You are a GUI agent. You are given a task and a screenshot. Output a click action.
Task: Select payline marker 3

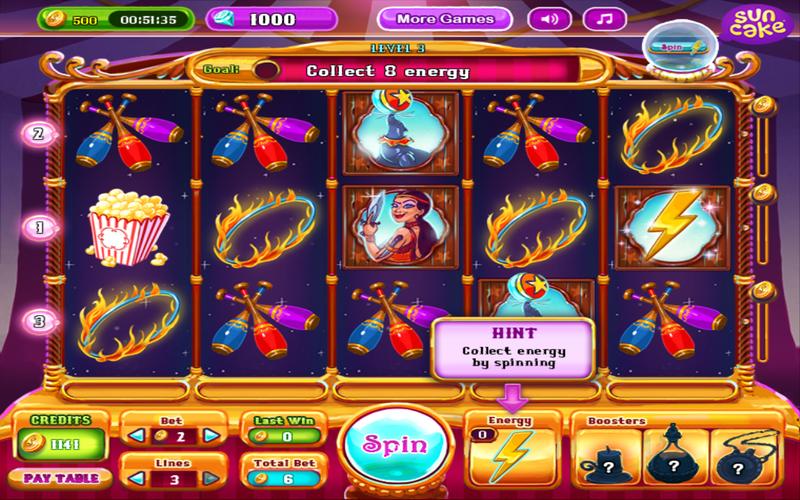[x=40, y=321]
